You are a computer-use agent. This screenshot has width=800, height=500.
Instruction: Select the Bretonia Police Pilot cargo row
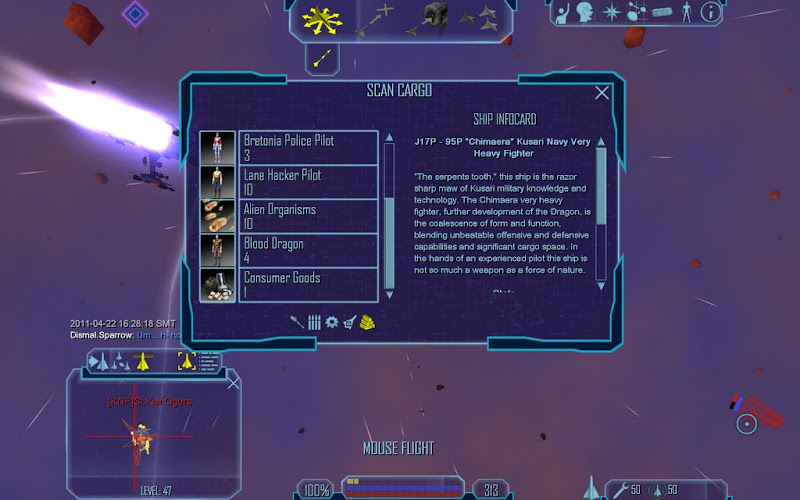tap(309, 148)
